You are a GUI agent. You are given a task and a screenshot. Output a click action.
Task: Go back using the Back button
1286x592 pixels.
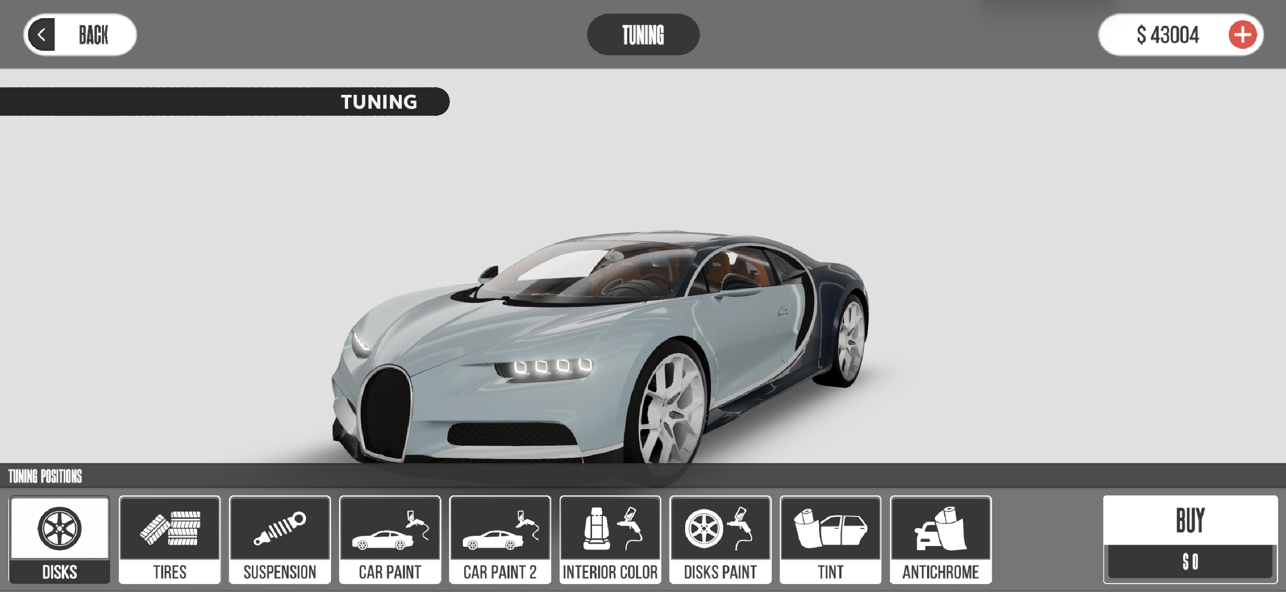(x=80, y=35)
